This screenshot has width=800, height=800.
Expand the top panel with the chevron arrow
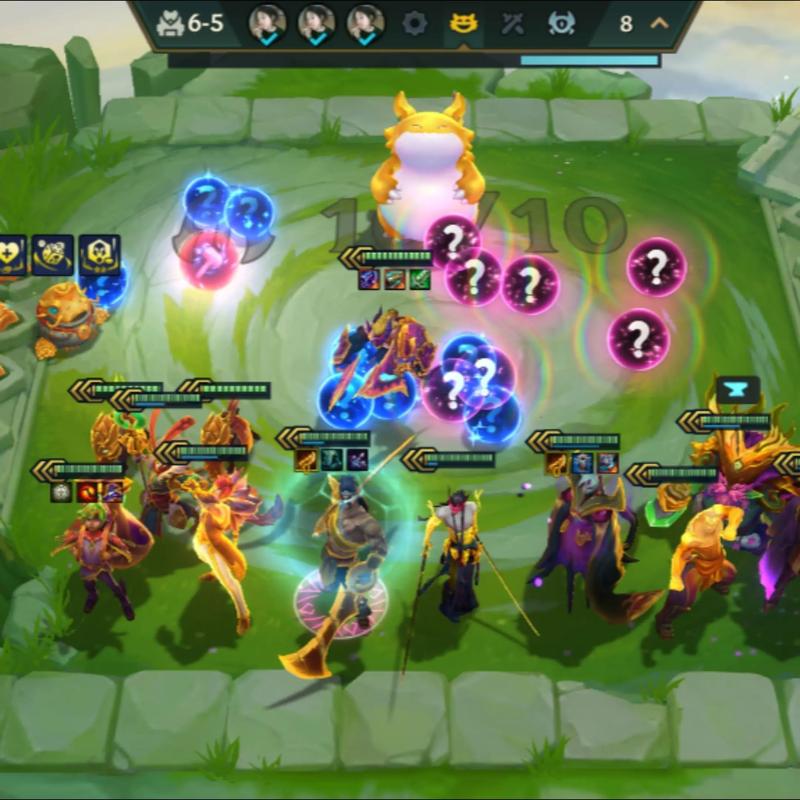(x=658, y=23)
